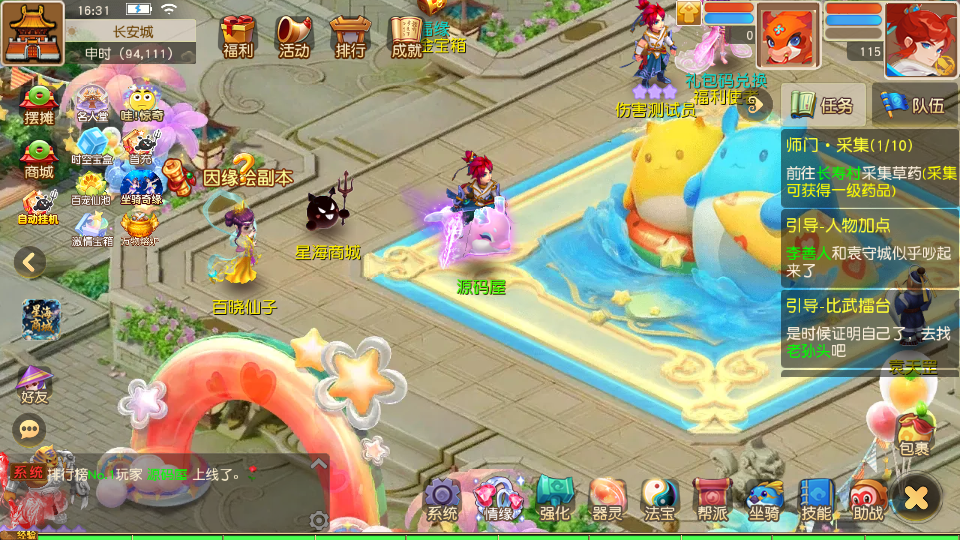This screenshot has height=540, width=960.
Task: Show the 排行 rankings board
Action: [350, 36]
